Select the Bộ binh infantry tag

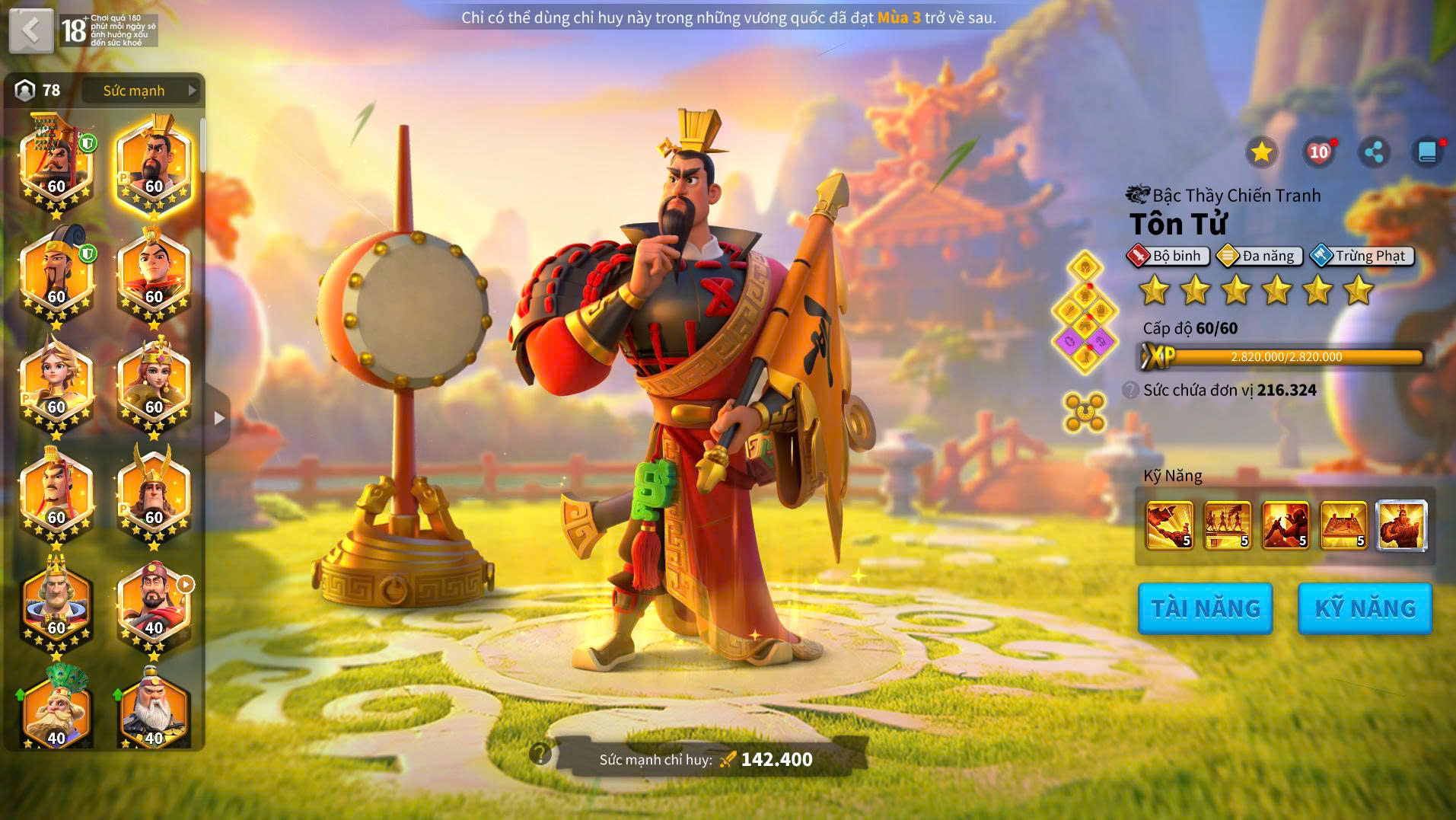(1168, 256)
